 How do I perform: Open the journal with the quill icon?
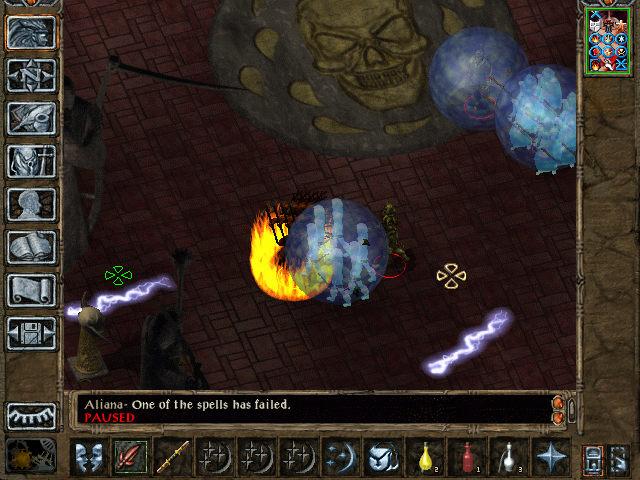click(x=31, y=118)
